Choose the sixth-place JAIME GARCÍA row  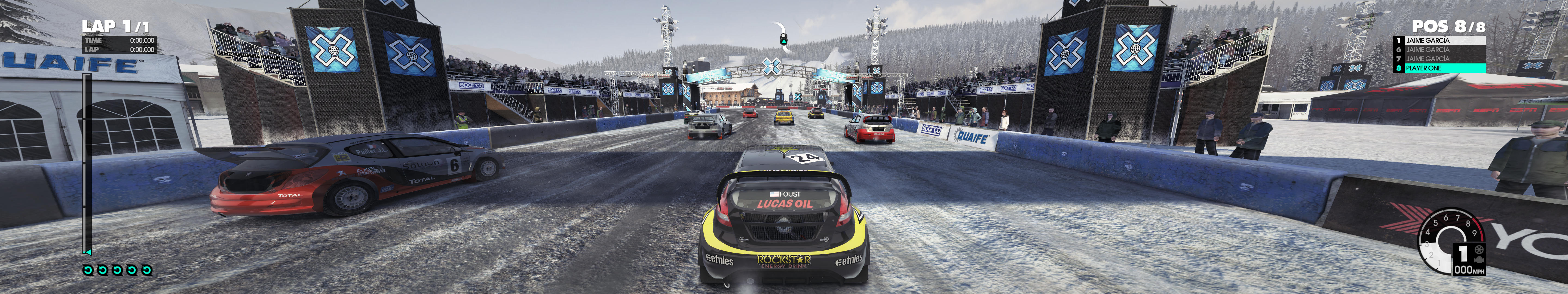click(x=1439, y=49)
